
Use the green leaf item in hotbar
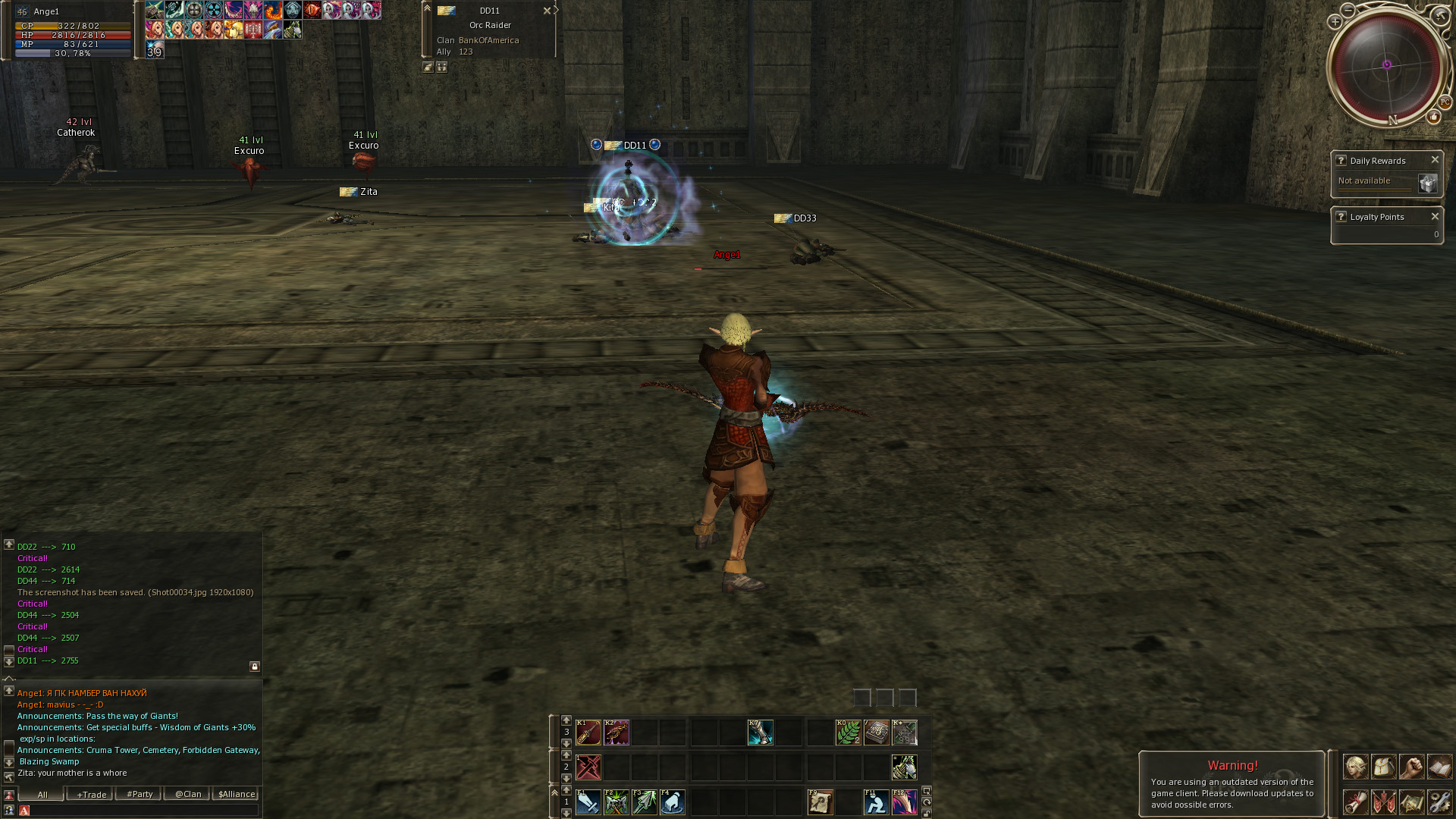[848, 733]
